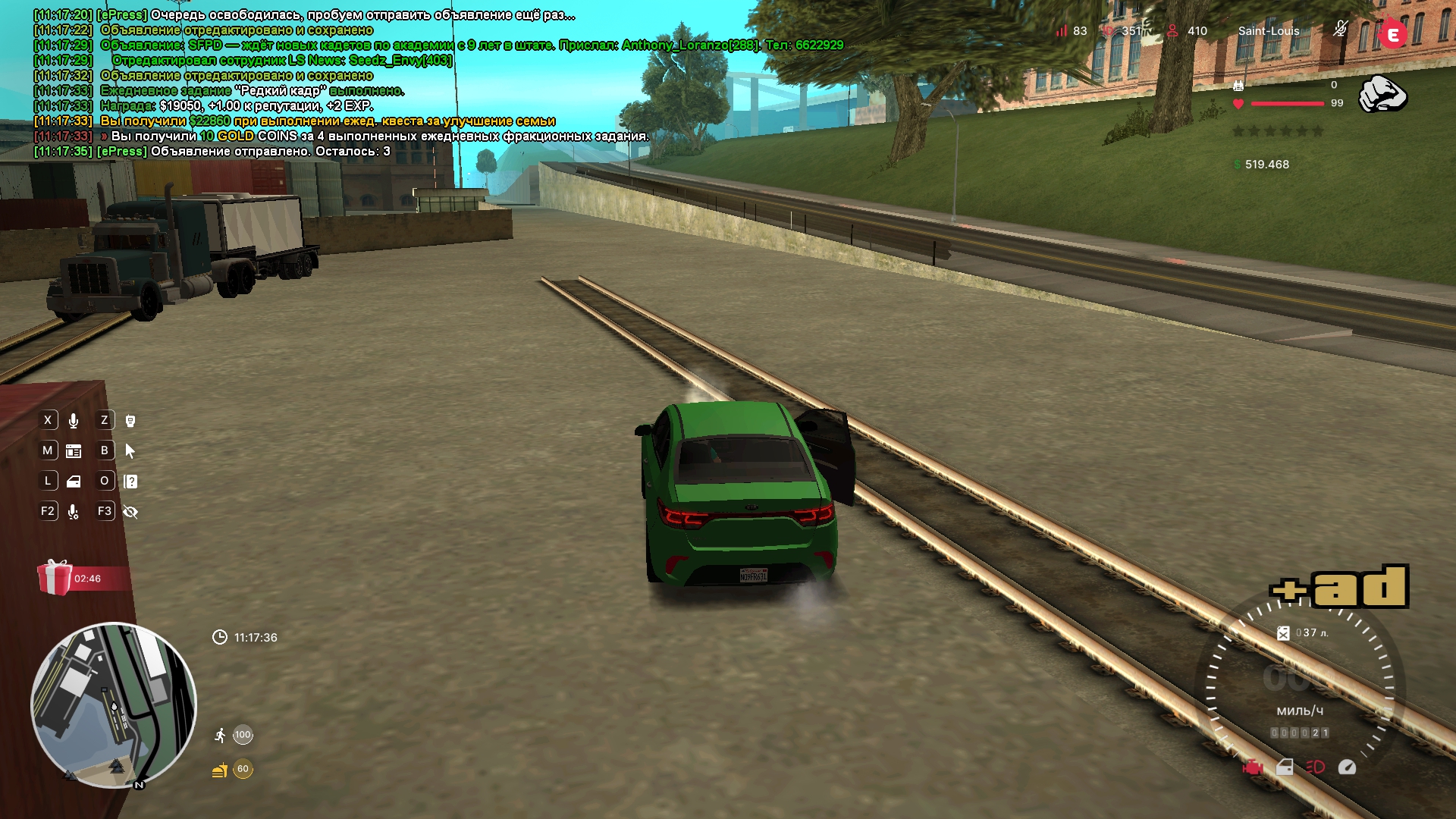Open the red E server logo
The height and width of the screenshot is (819, 1456).
coord(1392,34)
